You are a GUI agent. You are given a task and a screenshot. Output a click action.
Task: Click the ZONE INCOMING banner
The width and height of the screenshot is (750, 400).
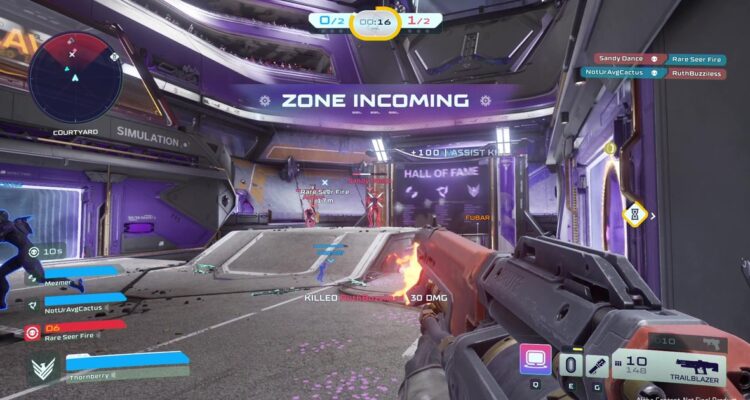click(x=374, y=101)
